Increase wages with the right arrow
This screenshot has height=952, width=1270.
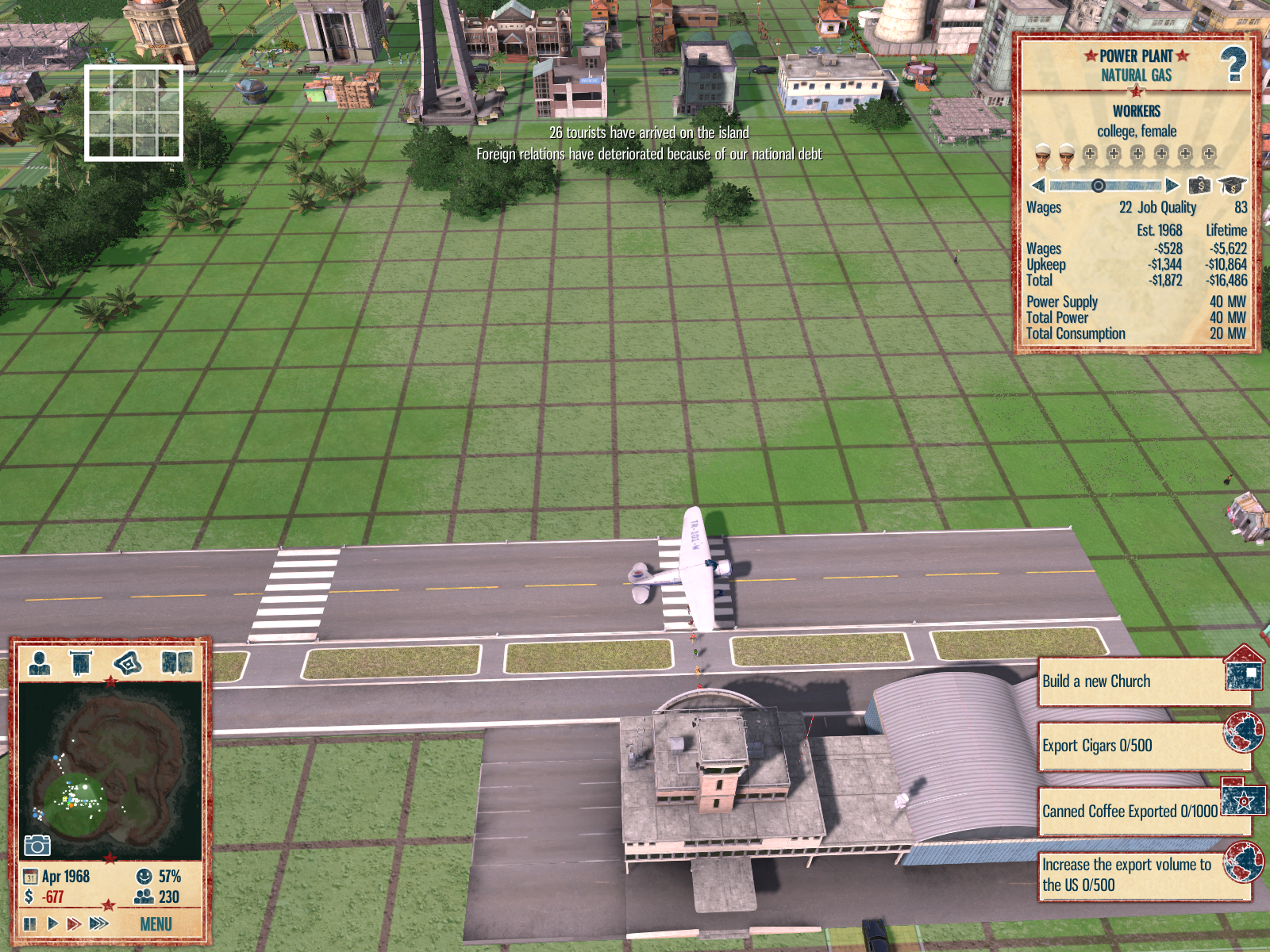[x=1172, y=186]
